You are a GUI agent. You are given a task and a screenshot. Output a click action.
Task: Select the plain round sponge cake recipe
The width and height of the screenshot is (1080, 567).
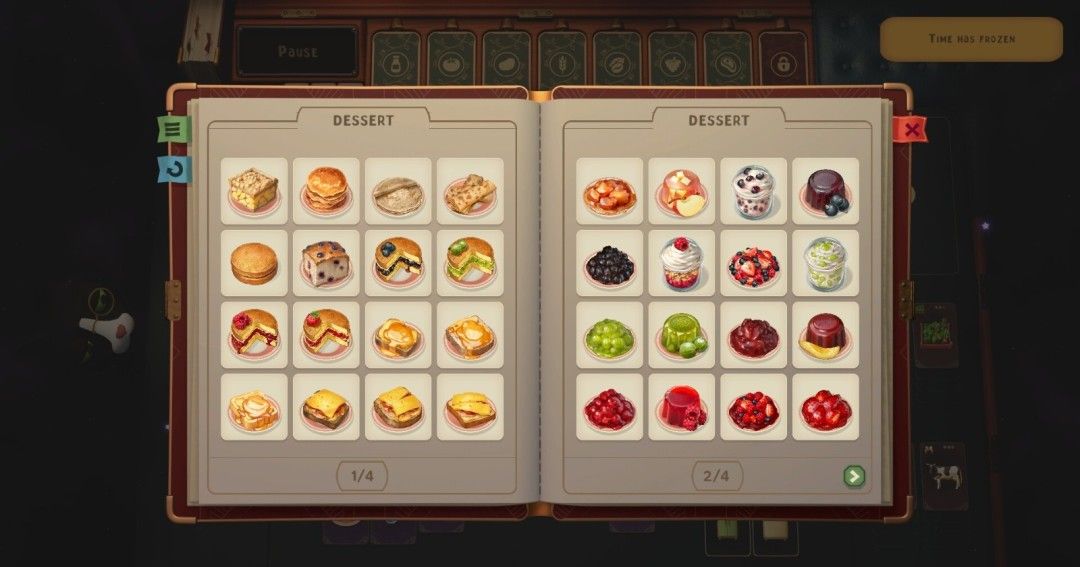254,263
